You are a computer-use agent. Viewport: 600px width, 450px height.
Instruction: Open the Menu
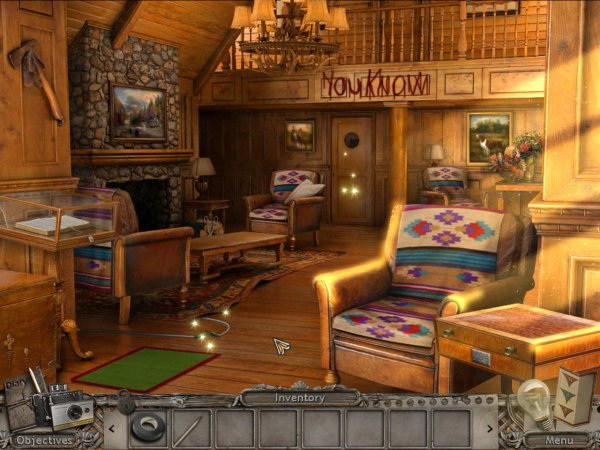[557, 439]
